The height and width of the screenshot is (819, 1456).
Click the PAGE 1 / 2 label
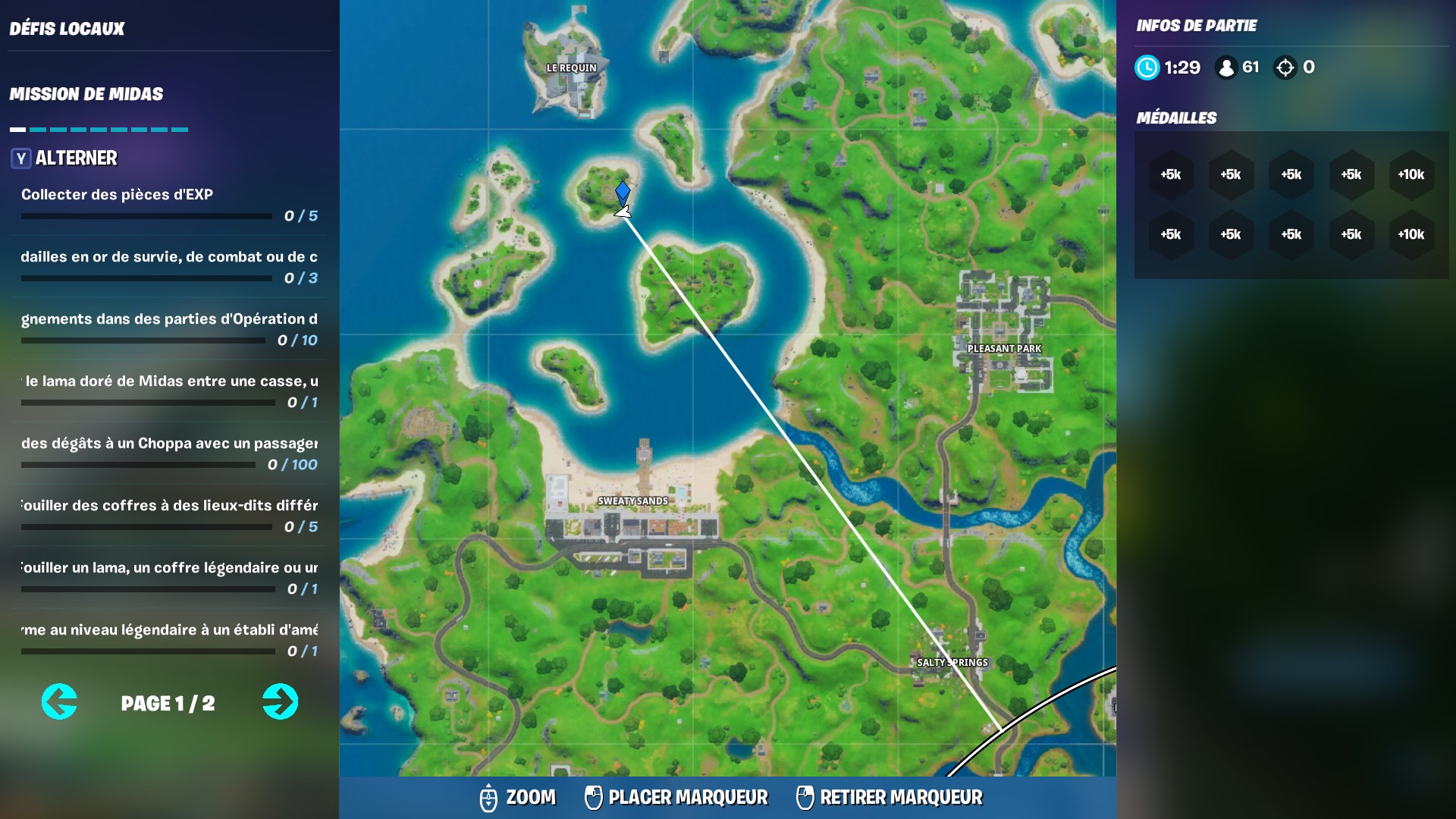tap(168, 703)
